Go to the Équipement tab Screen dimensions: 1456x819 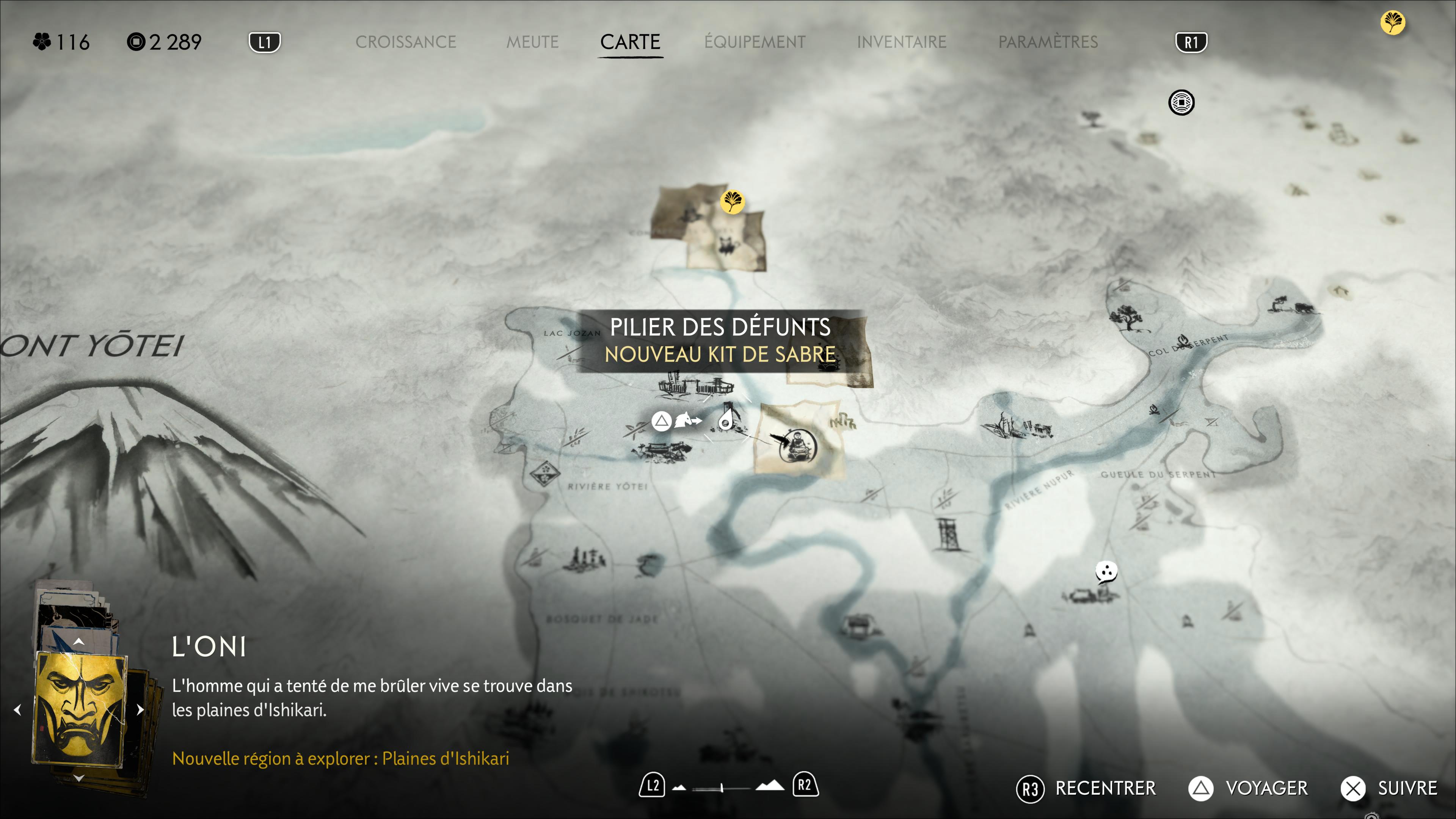click(755, 42)
